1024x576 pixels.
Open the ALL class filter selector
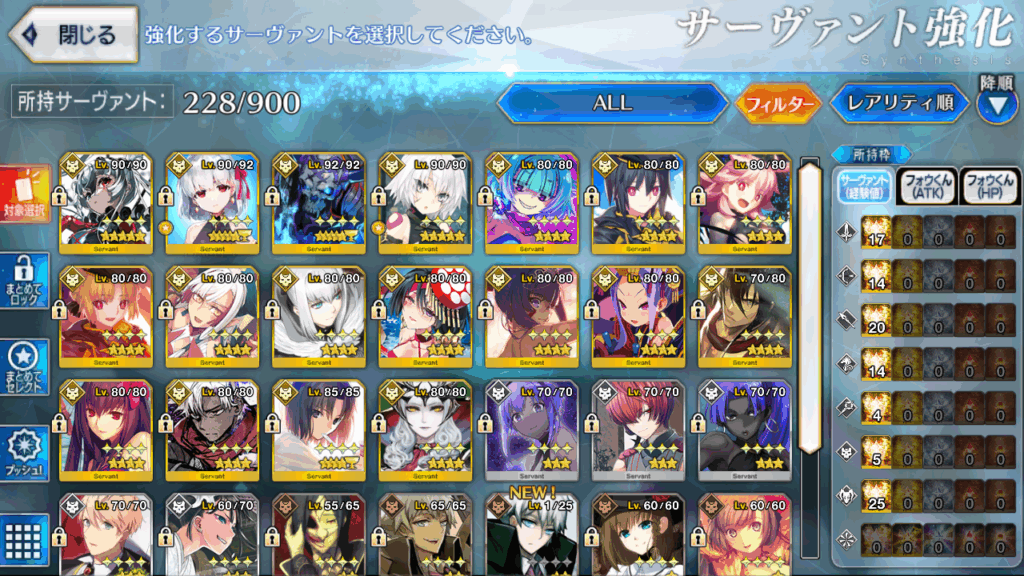(x=612, y=102)
